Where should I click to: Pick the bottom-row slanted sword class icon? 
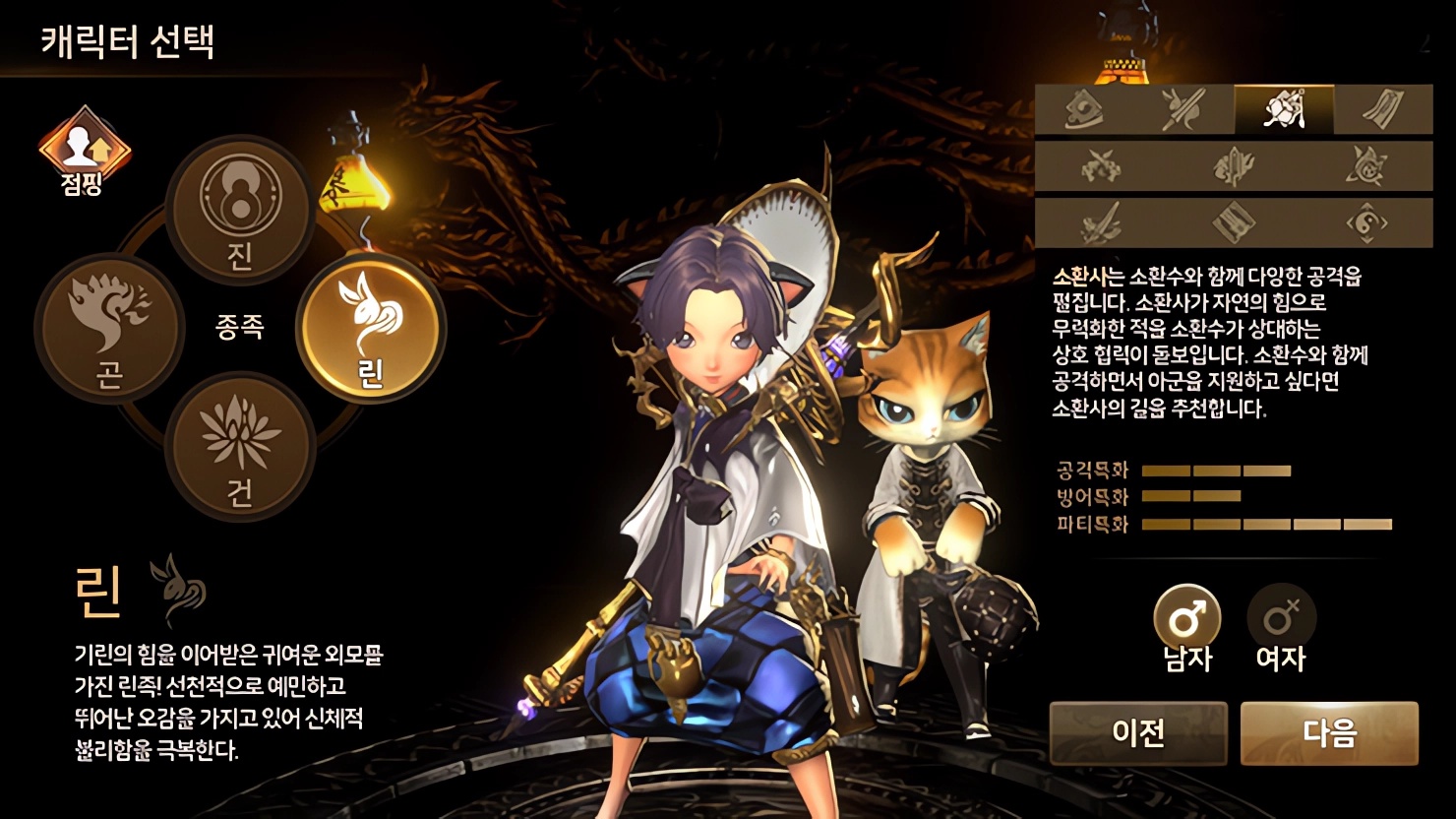tap(1101, 222)
